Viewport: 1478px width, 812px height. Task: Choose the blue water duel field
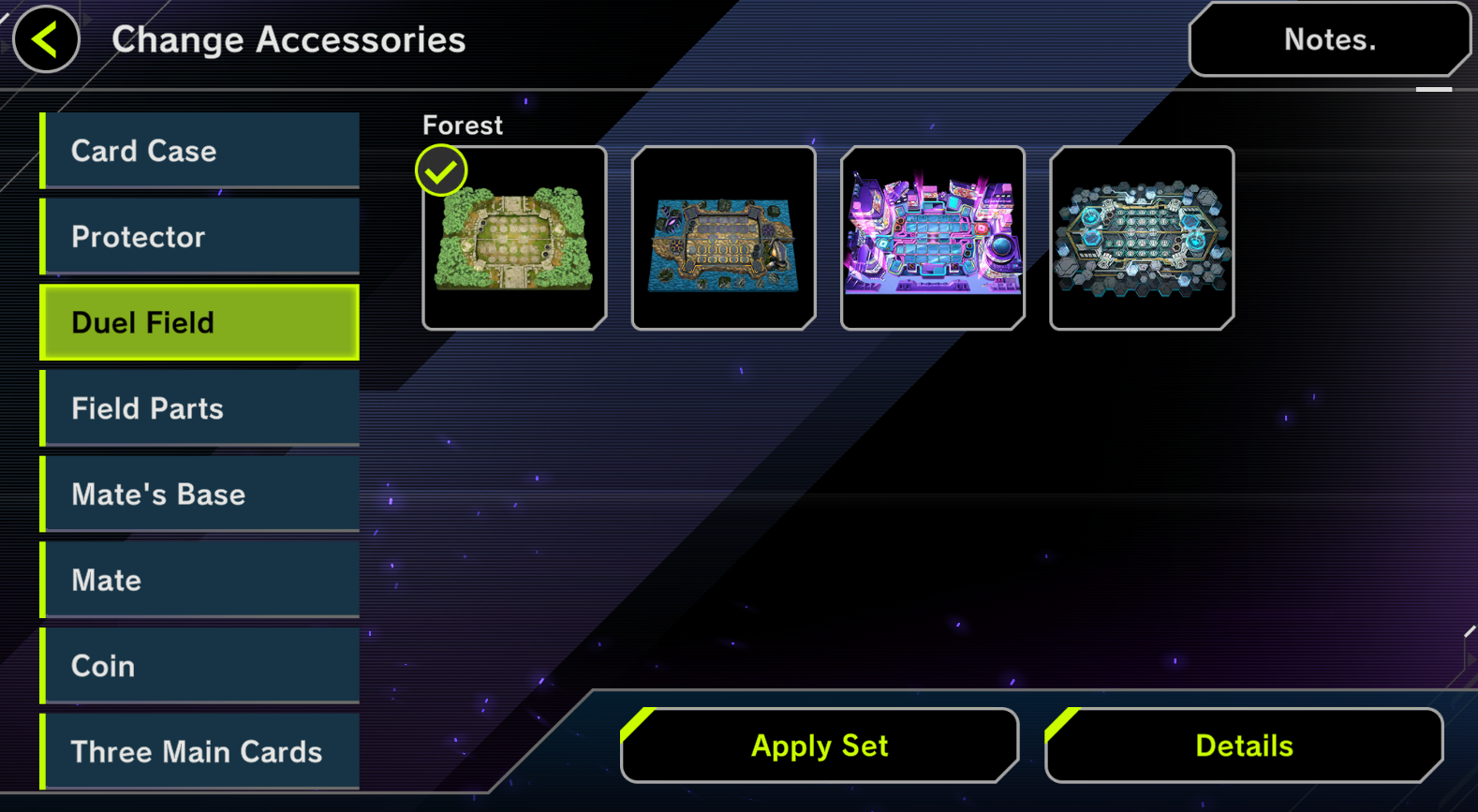[x=723, y=238]
